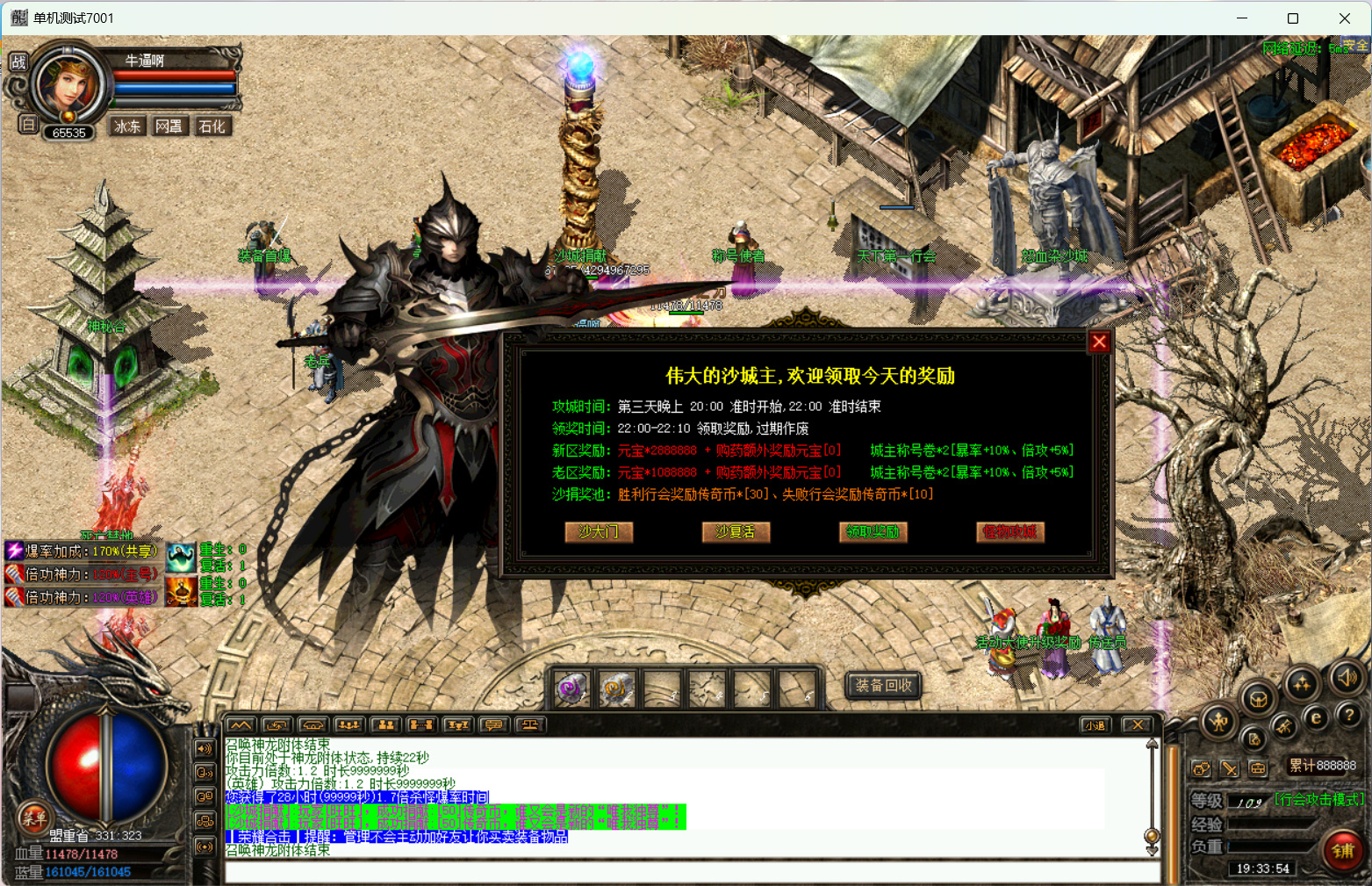The height and width of the screenshot is (886, 1372).
Task: Claim rewards with the 领取奖励 button
Action: click(873, 531)
